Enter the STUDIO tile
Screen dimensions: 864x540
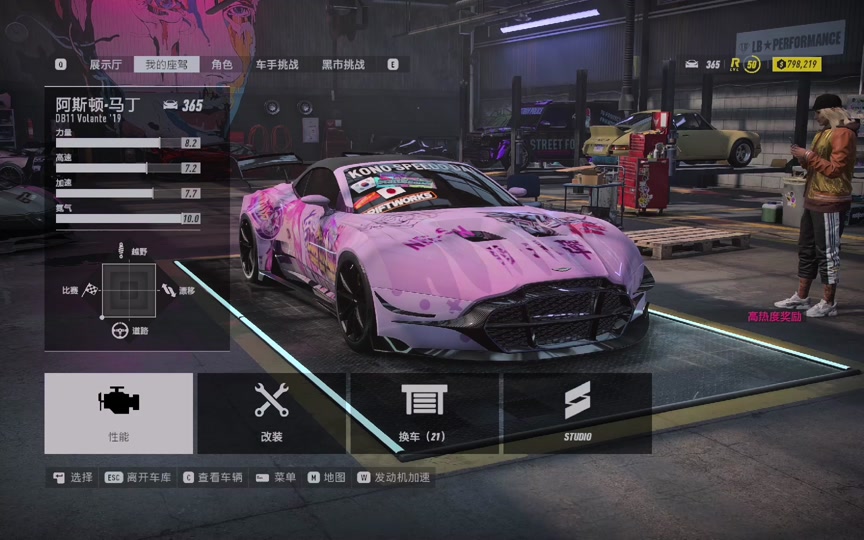pos(577,413)
